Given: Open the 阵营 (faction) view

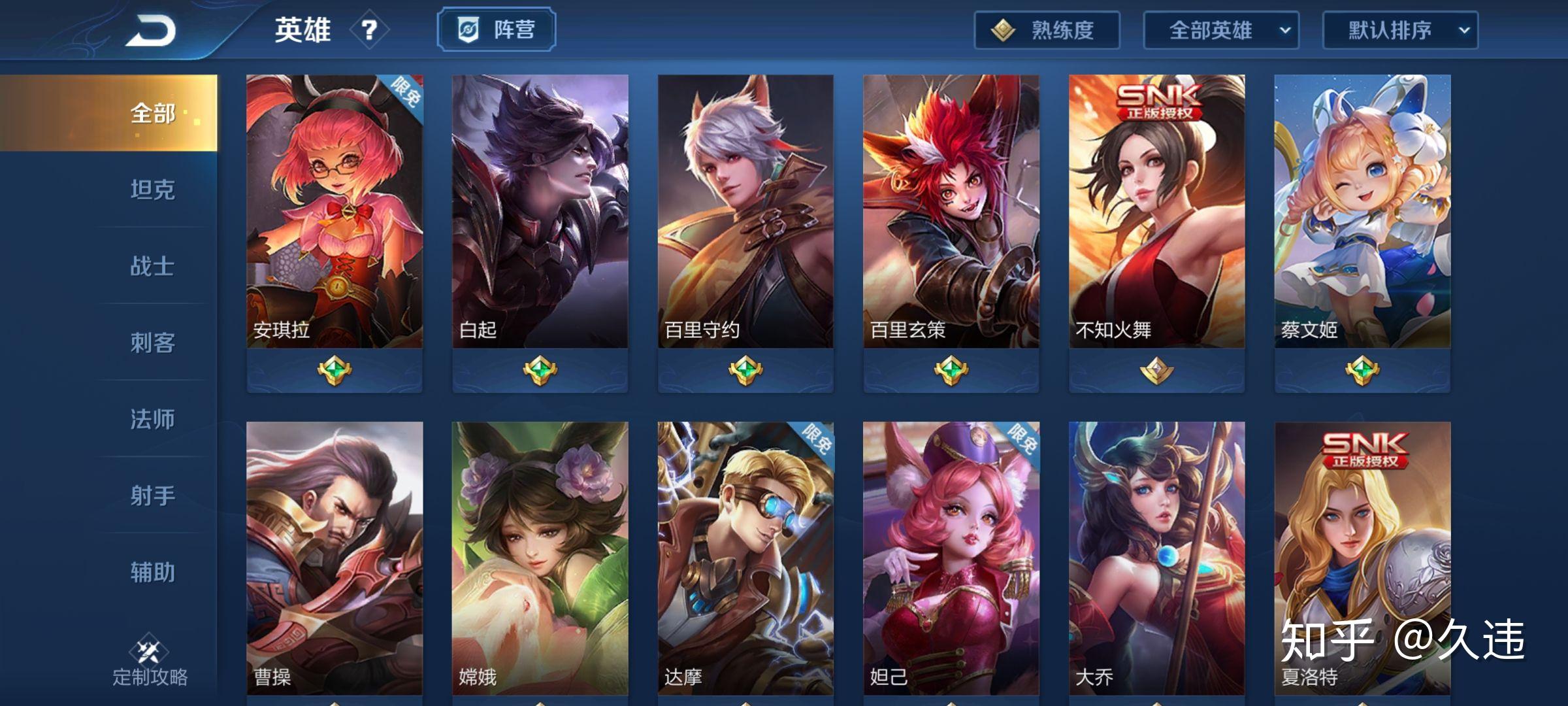Looking at the screenshot, I should tap(497, 29).
